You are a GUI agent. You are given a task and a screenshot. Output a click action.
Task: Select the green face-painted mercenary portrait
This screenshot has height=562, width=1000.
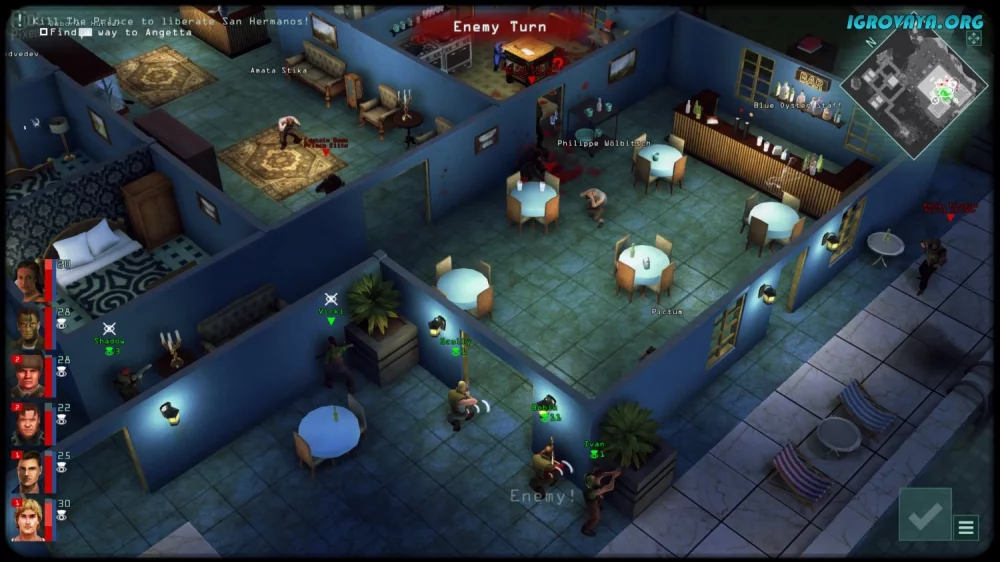point(28,327)
